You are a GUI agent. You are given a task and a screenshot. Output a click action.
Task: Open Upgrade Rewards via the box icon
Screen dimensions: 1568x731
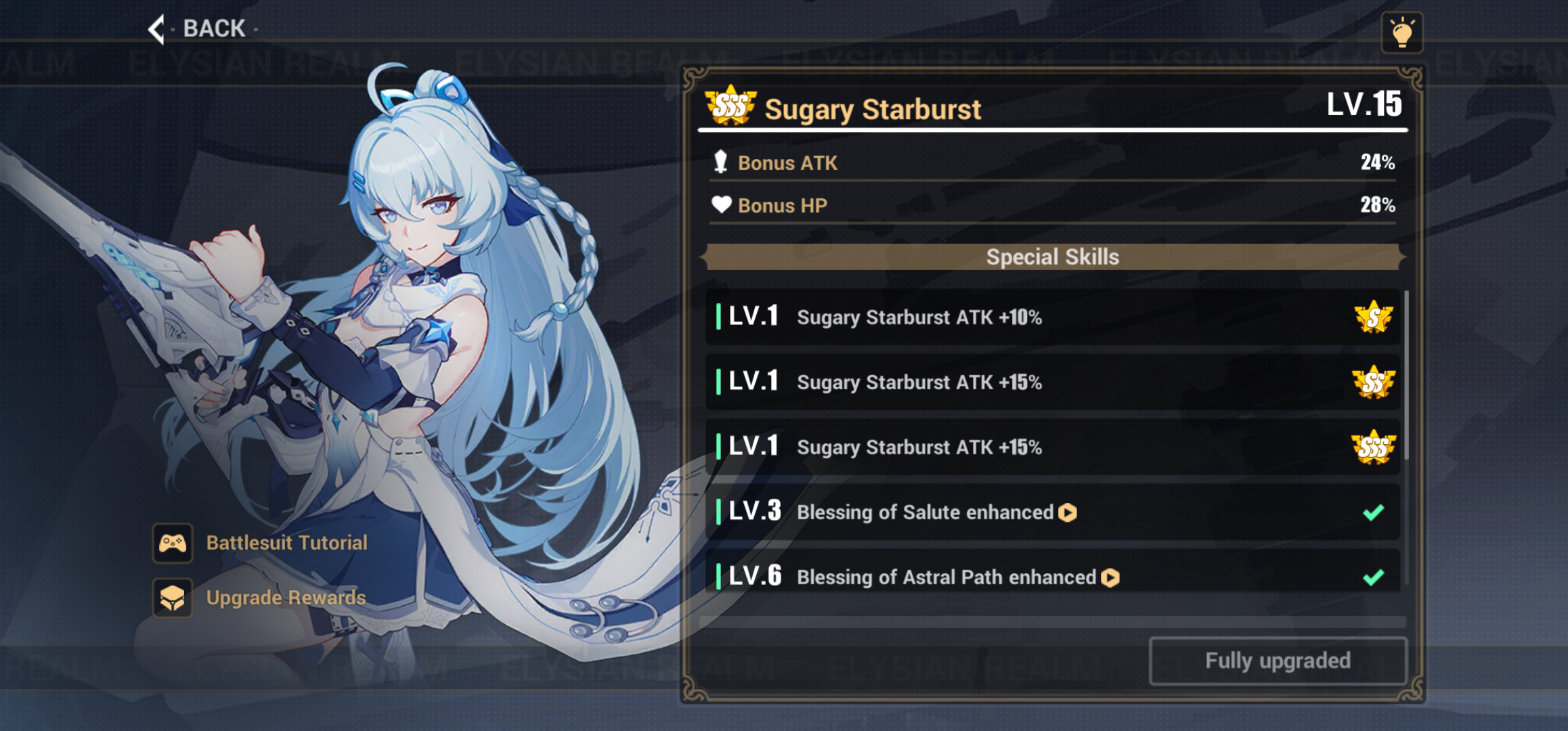pyautogui.click(x=173, y=598)
